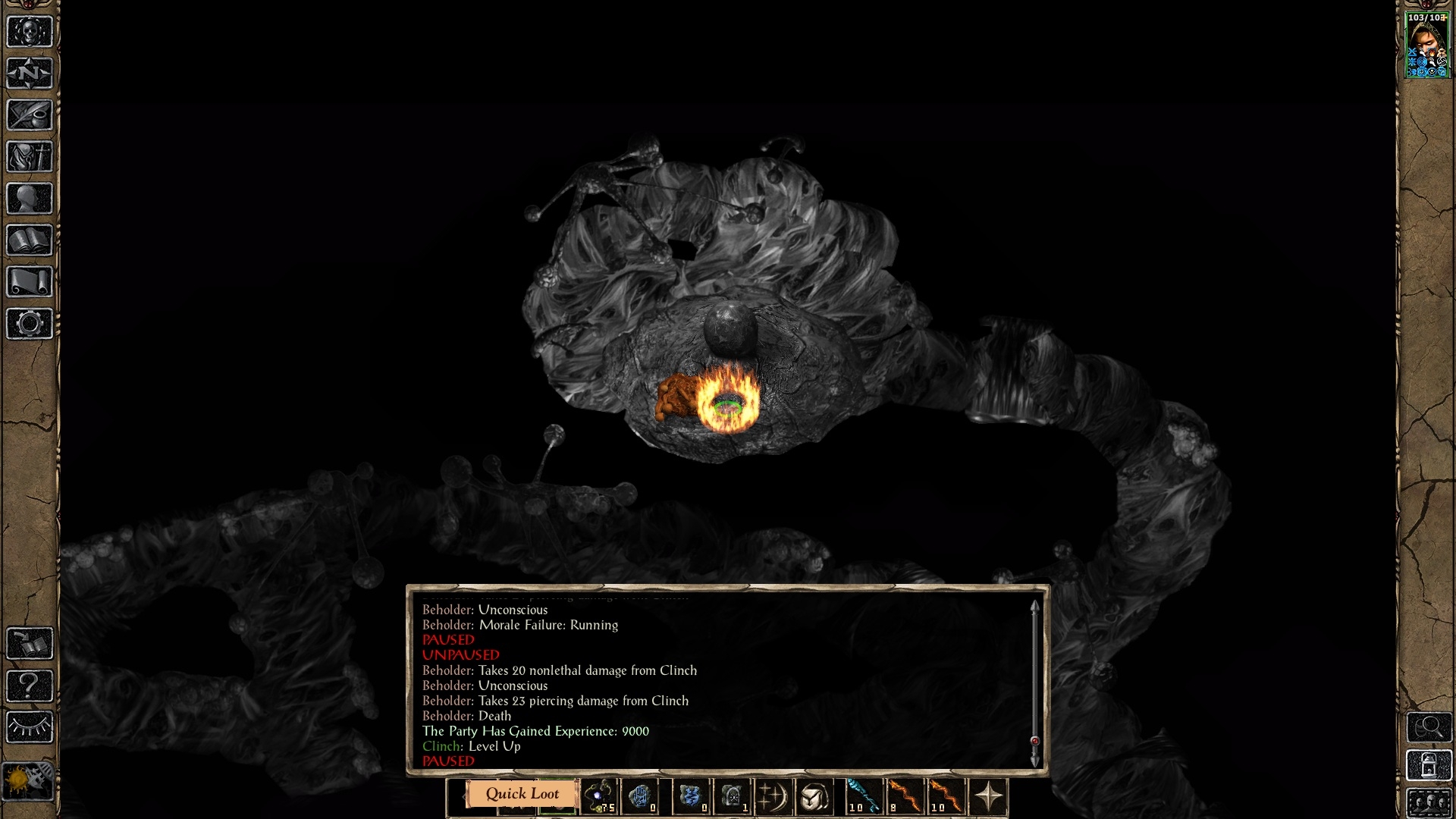This screenshot has height=819, width=1456.
Task: Open the mage spellbook
Action: click(x=30, y=240)
